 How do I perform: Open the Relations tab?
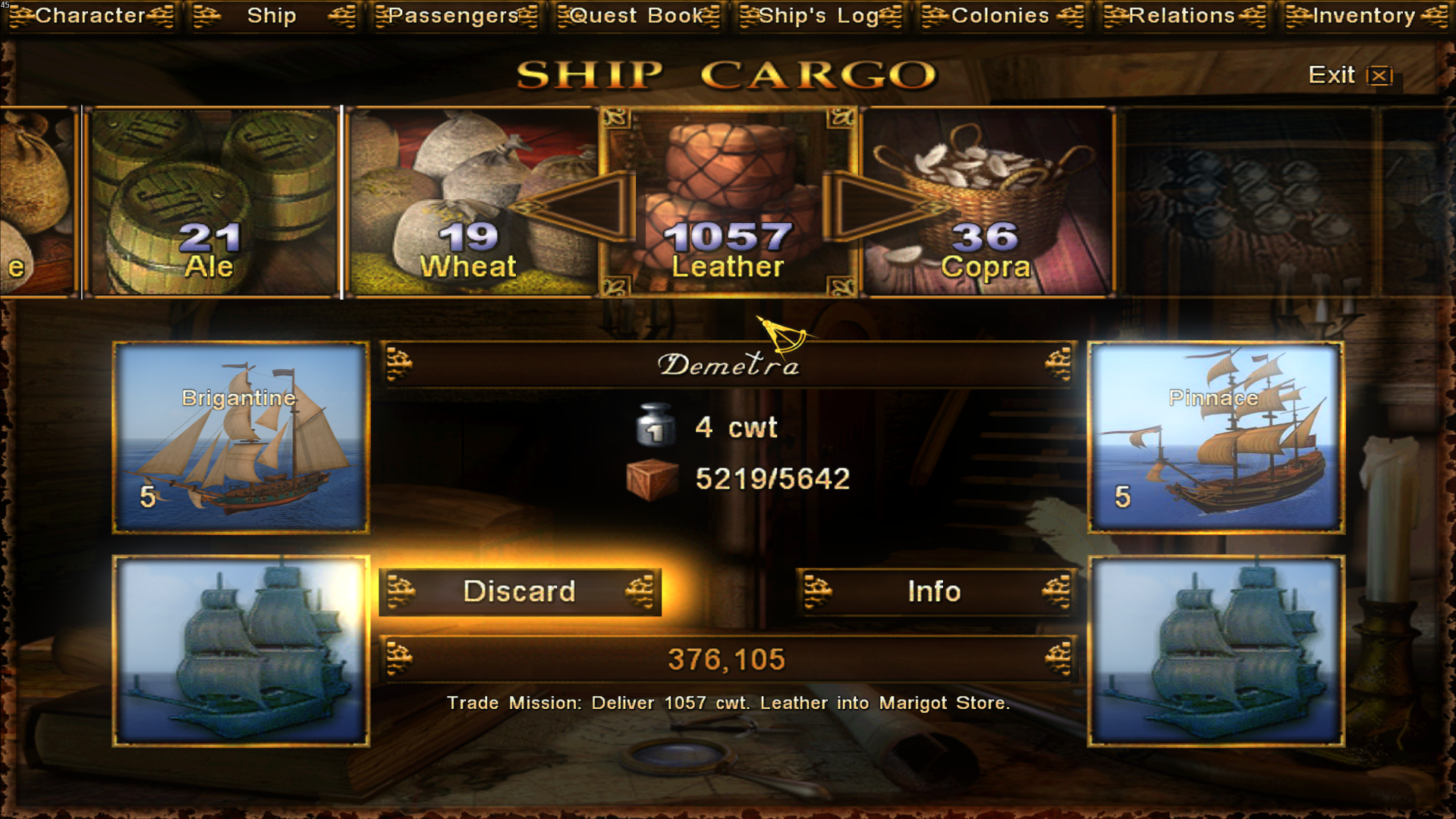click(x=1182, y=16)
